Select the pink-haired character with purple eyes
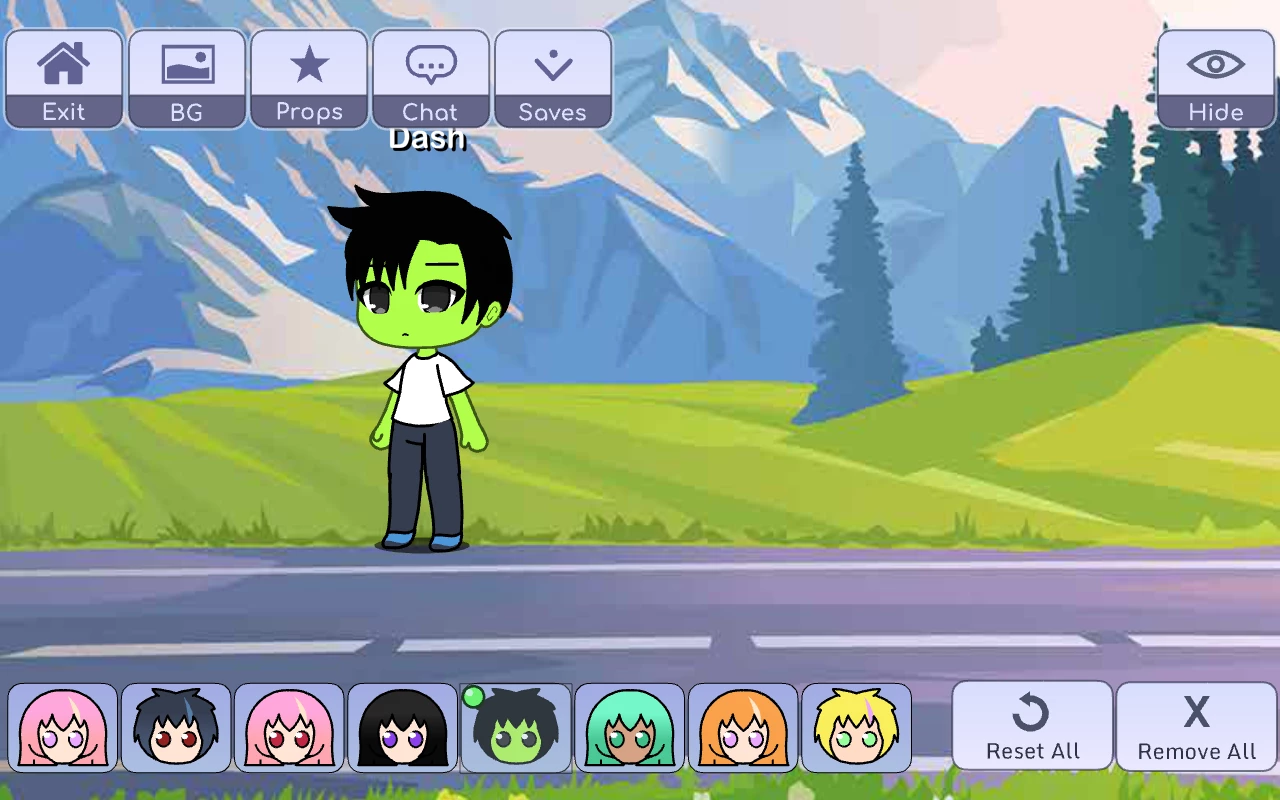Viewport: 1280px width, 800px height. (x=63, y=728)
